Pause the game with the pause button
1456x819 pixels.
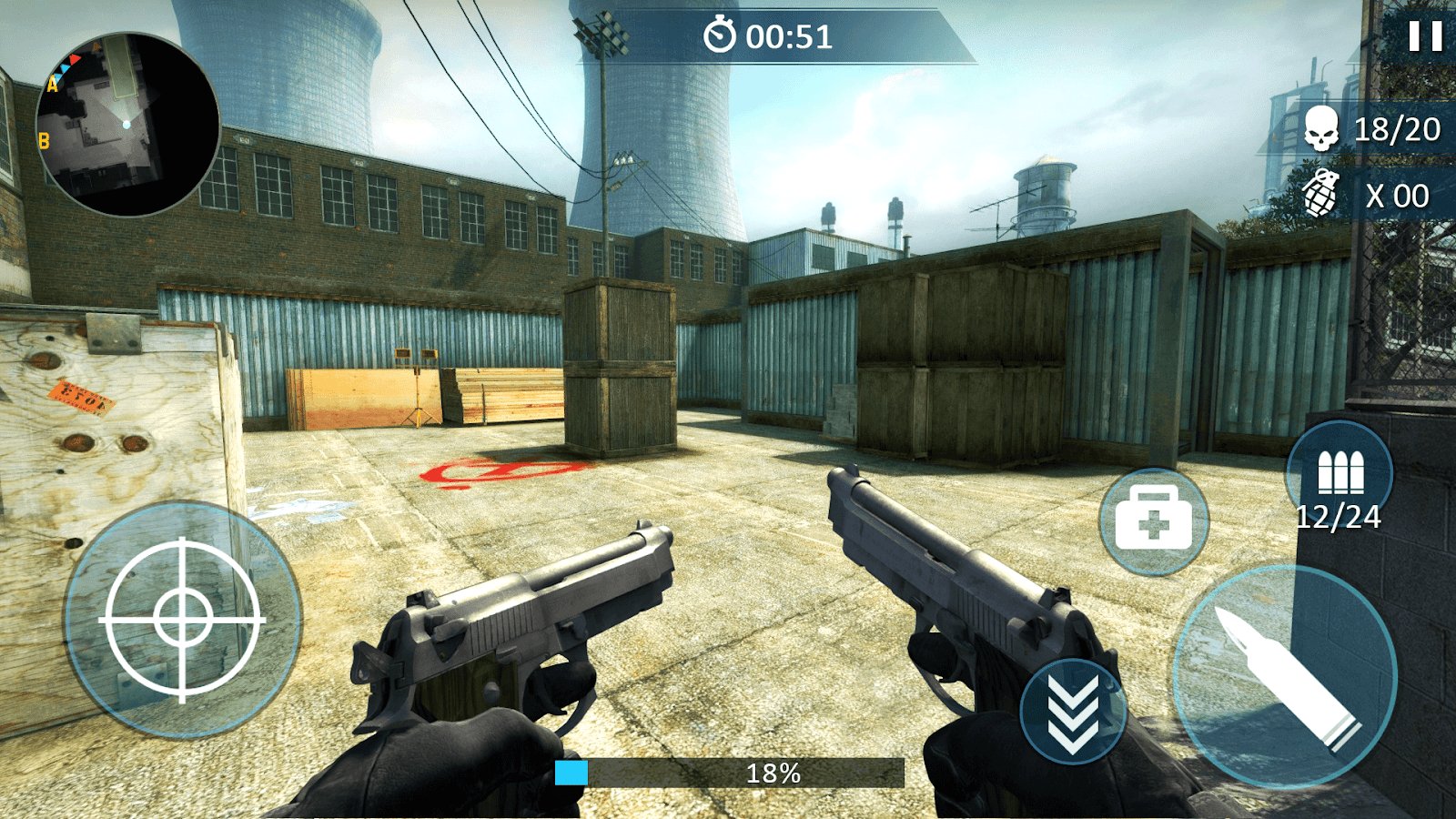point(1425,36)
